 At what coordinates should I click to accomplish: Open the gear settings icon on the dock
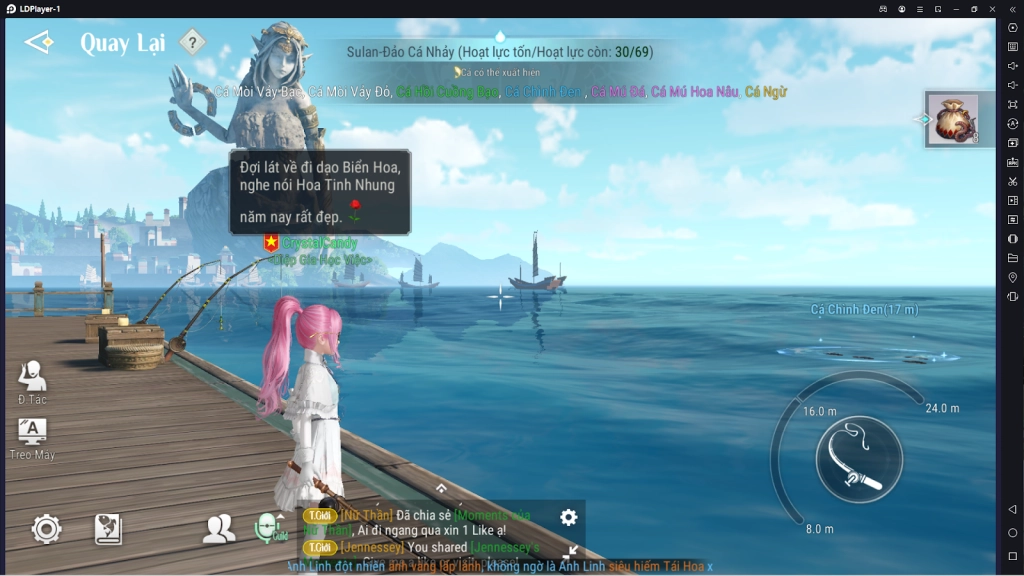[x=46, y=529]
